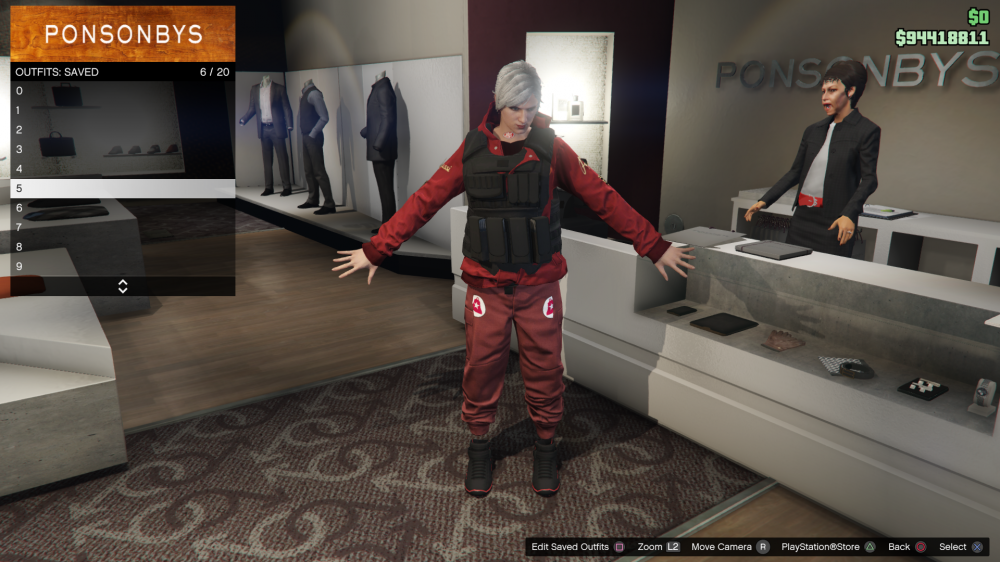
Task: Pick saved outfit 2
Action: click(122, 130)
